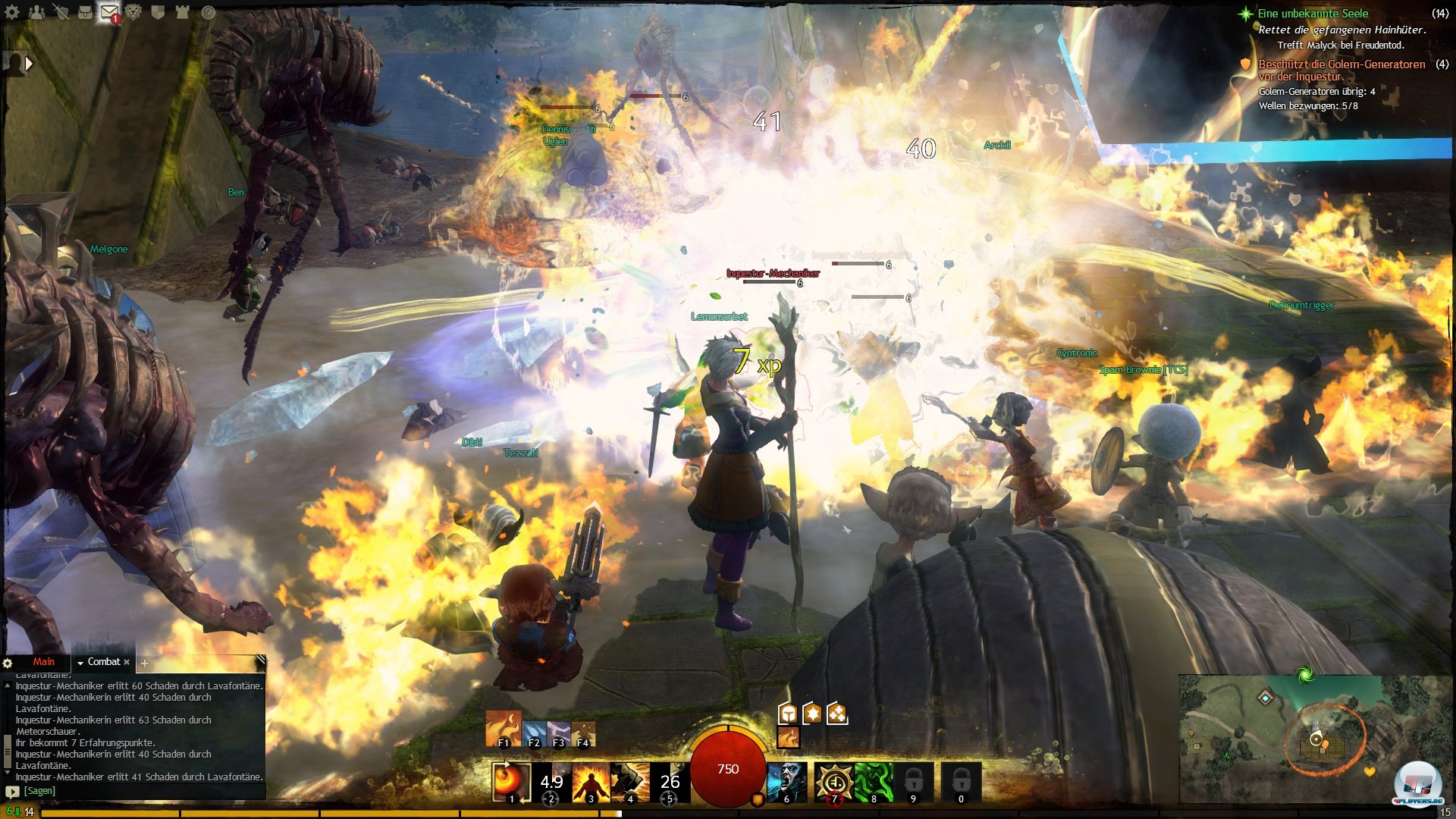Open the contacts and friends icon
This screenshot has width=1456, height=819.
click(x=36, y=12)
